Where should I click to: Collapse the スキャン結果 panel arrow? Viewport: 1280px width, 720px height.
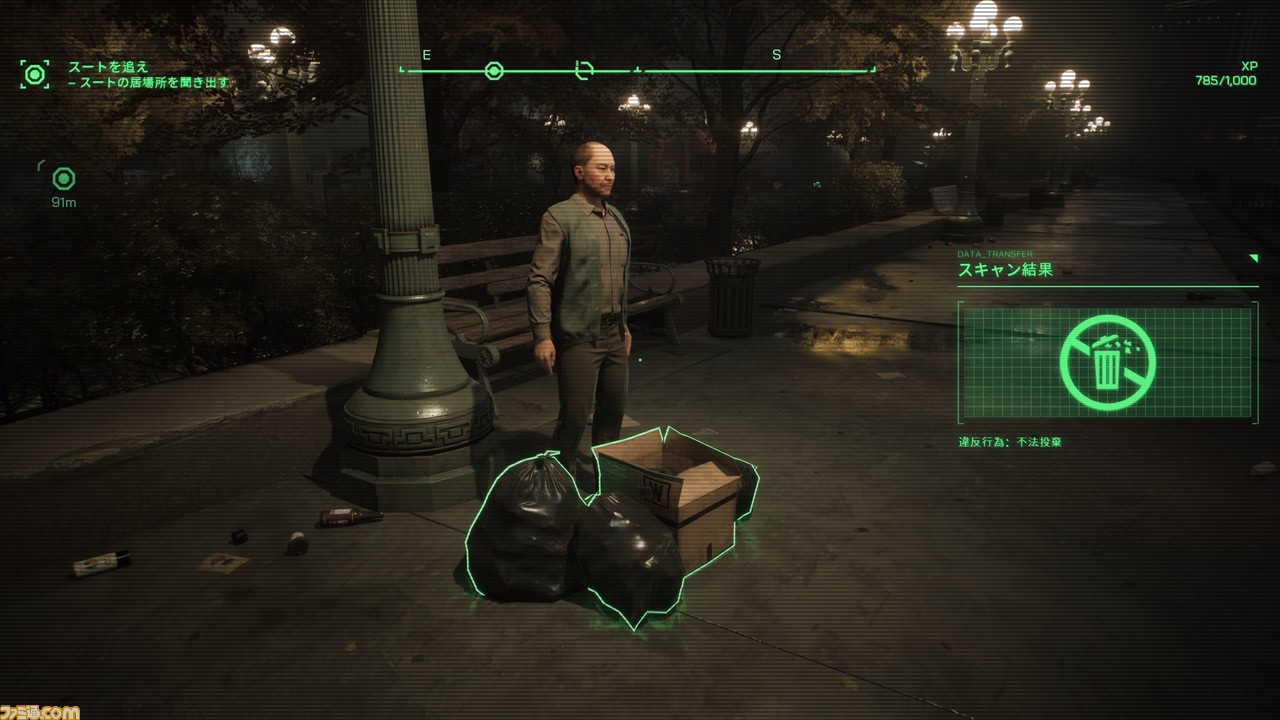click(x=1253, y=258)
